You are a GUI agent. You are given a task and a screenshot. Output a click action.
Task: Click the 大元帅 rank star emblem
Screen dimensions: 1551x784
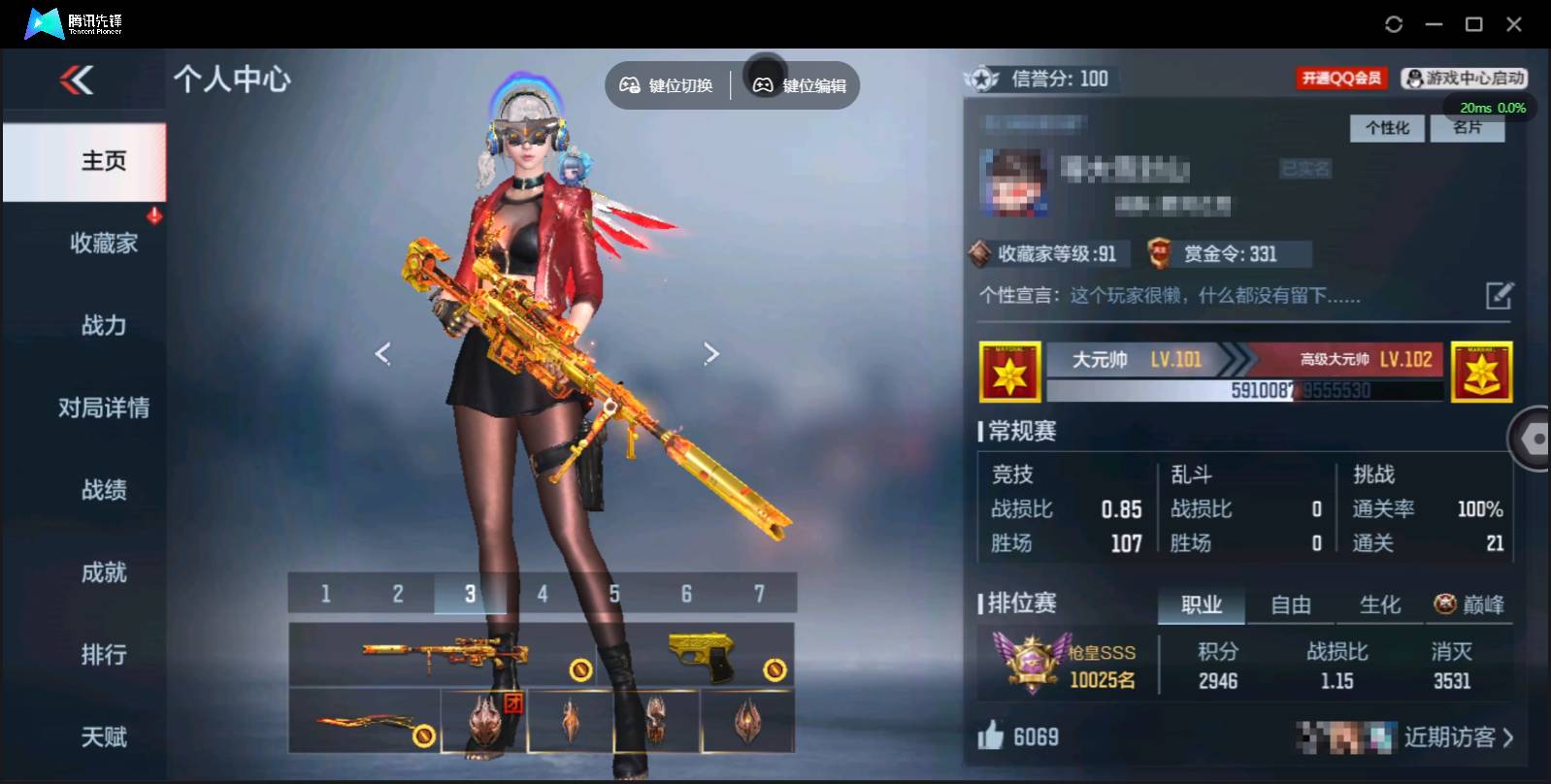[x=1011, y=372]
